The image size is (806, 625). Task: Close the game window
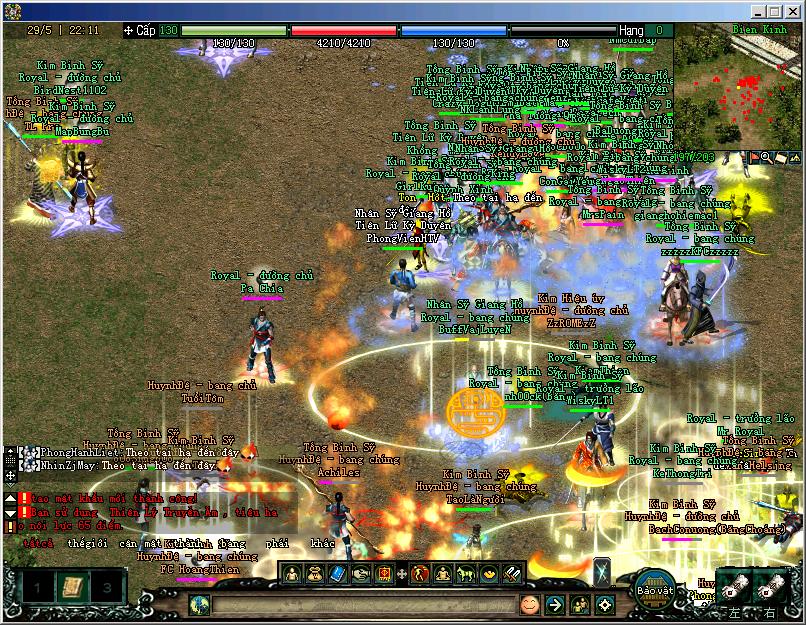792,11
